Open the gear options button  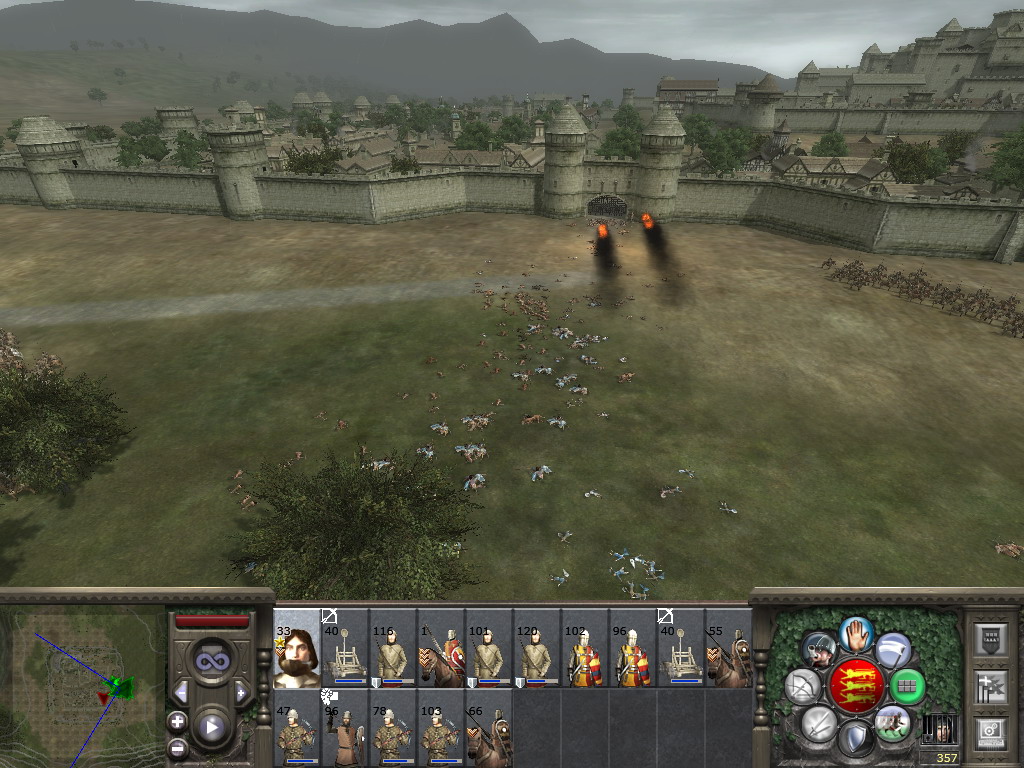tap(991, 731)
